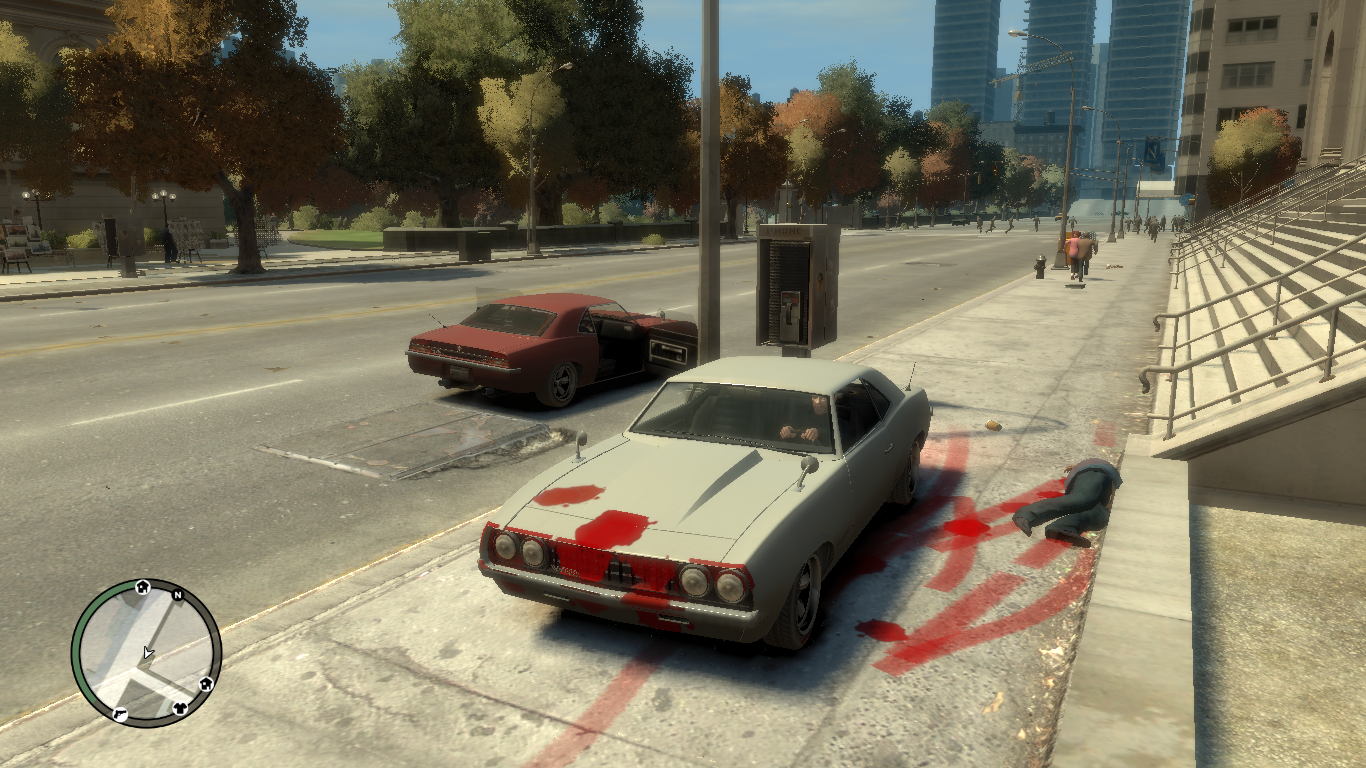Click the safehouse blip beside the north marker
Screen dimensions: 1366x768
coord(143,587)
